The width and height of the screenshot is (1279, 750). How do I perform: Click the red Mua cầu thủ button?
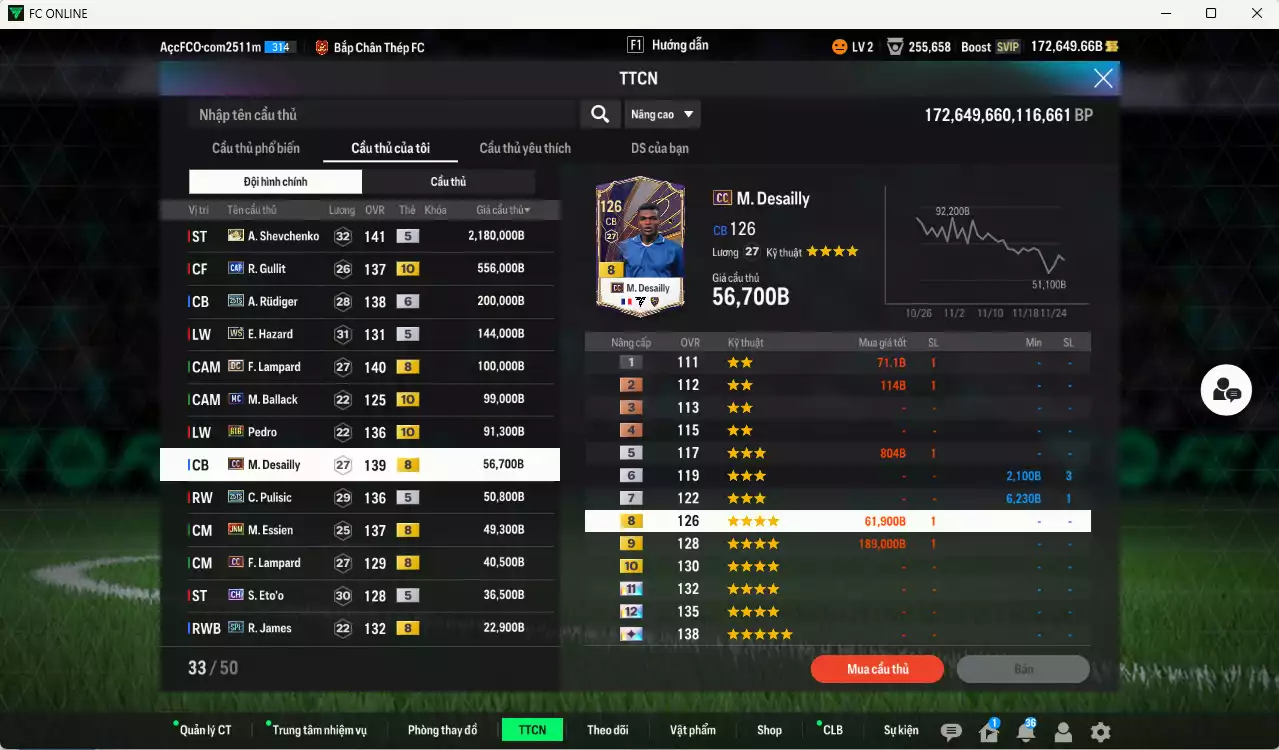click(x=877, y=669)
